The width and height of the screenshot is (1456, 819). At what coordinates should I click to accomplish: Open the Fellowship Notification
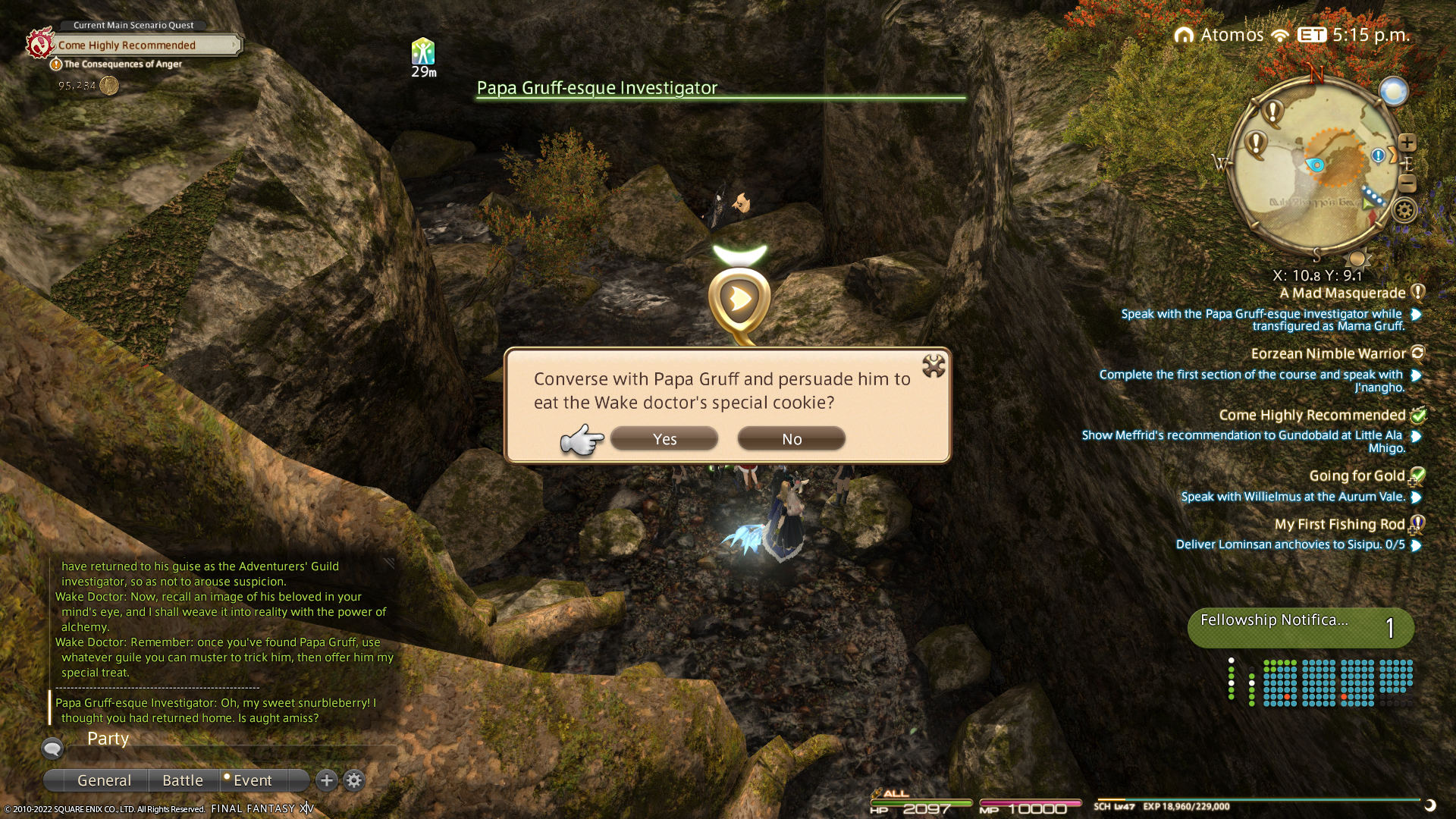(1300, 627)
